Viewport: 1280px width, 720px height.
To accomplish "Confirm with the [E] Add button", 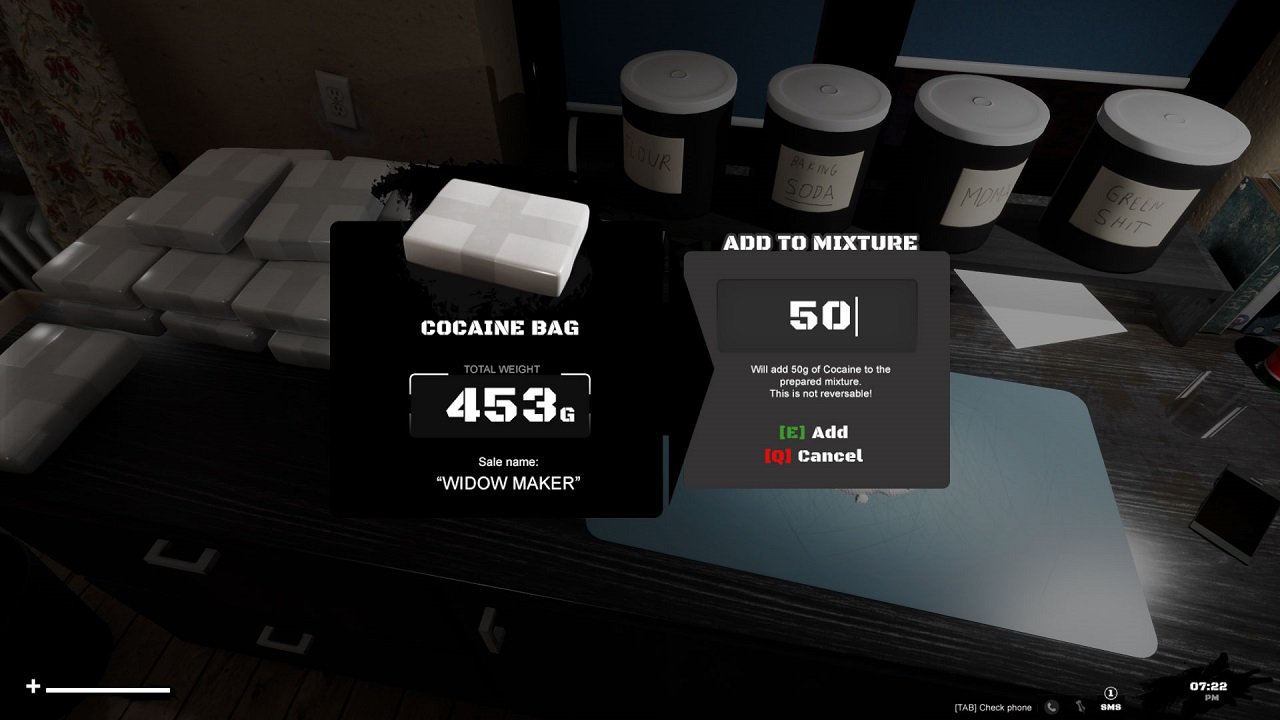I will (816, 432).
